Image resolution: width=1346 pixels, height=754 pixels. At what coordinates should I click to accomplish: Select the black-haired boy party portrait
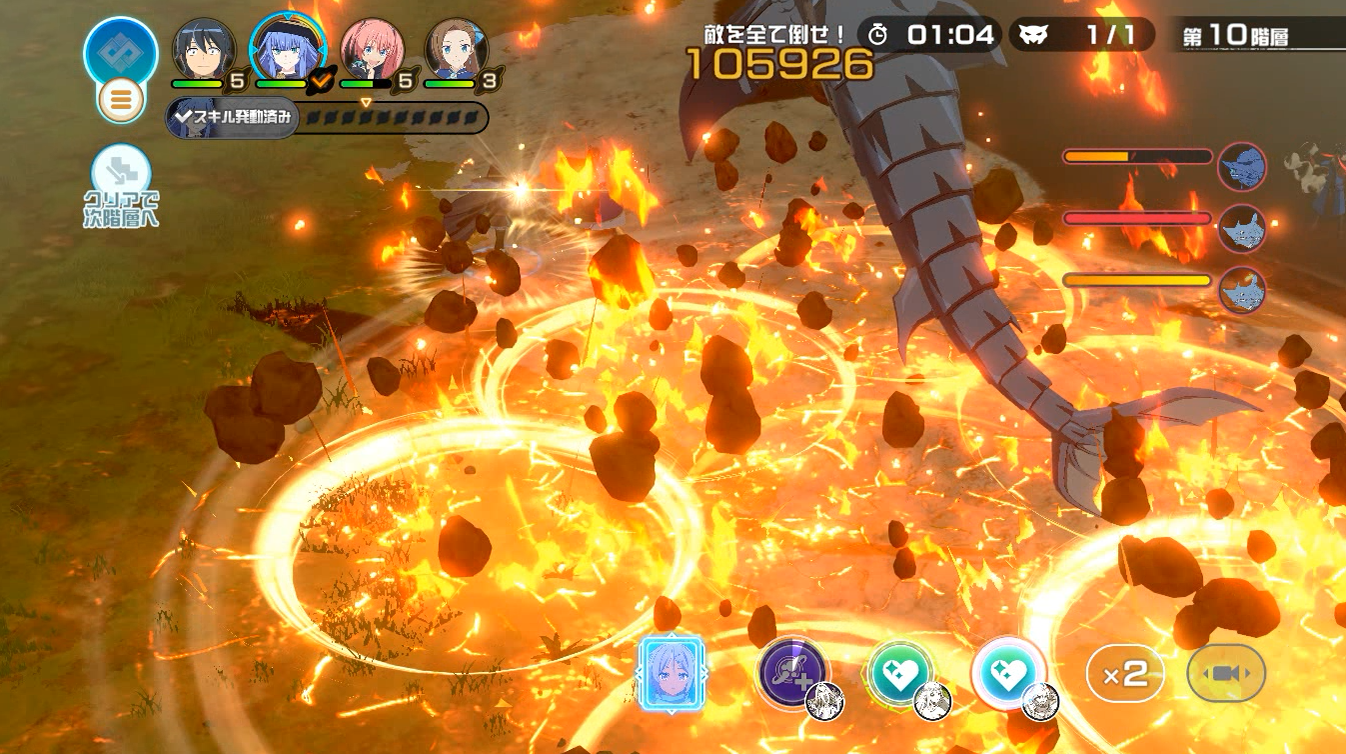tap(205, 49)
